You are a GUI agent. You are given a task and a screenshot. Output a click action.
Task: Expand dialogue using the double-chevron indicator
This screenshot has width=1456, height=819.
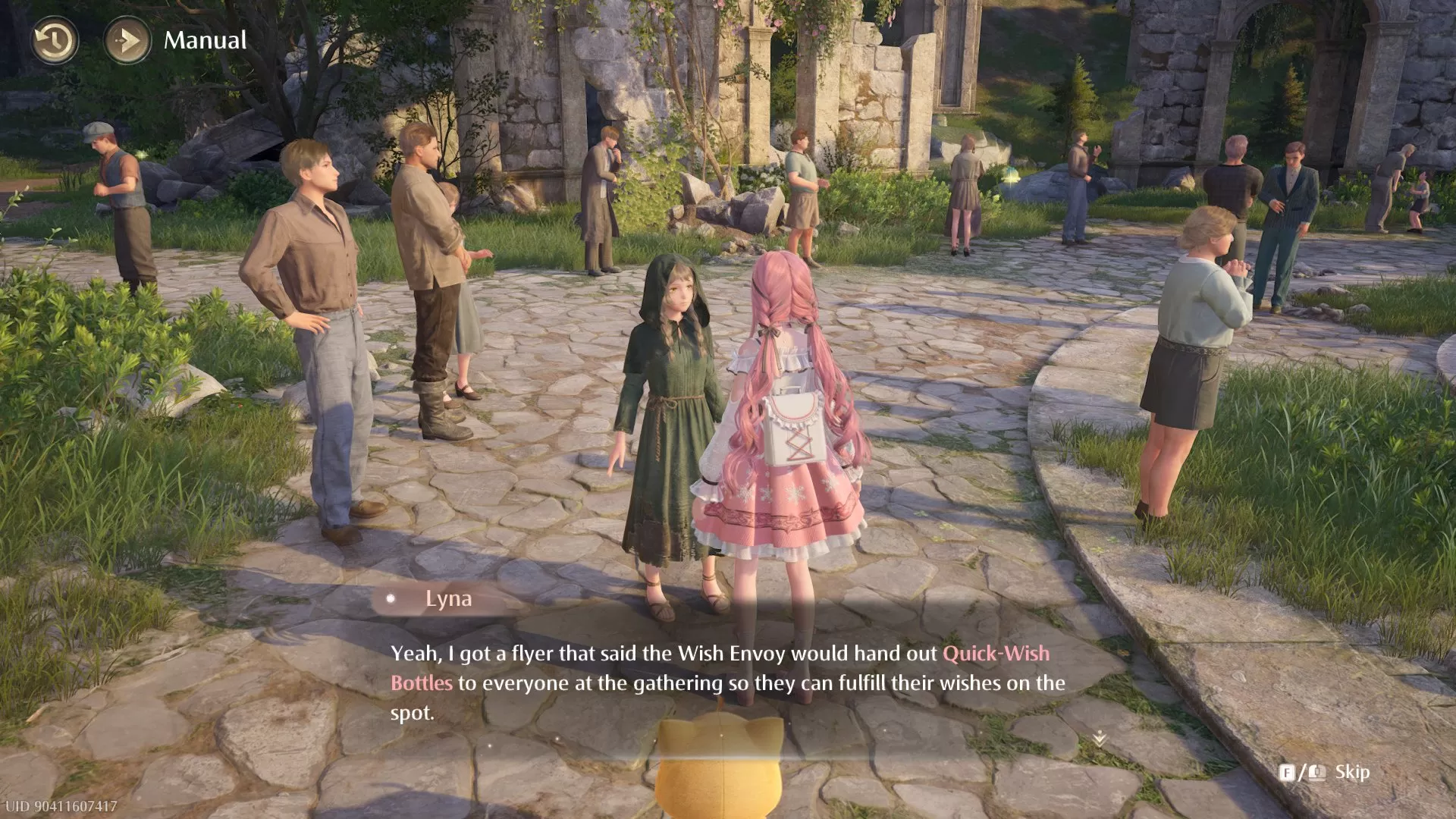pos(1100,736)
